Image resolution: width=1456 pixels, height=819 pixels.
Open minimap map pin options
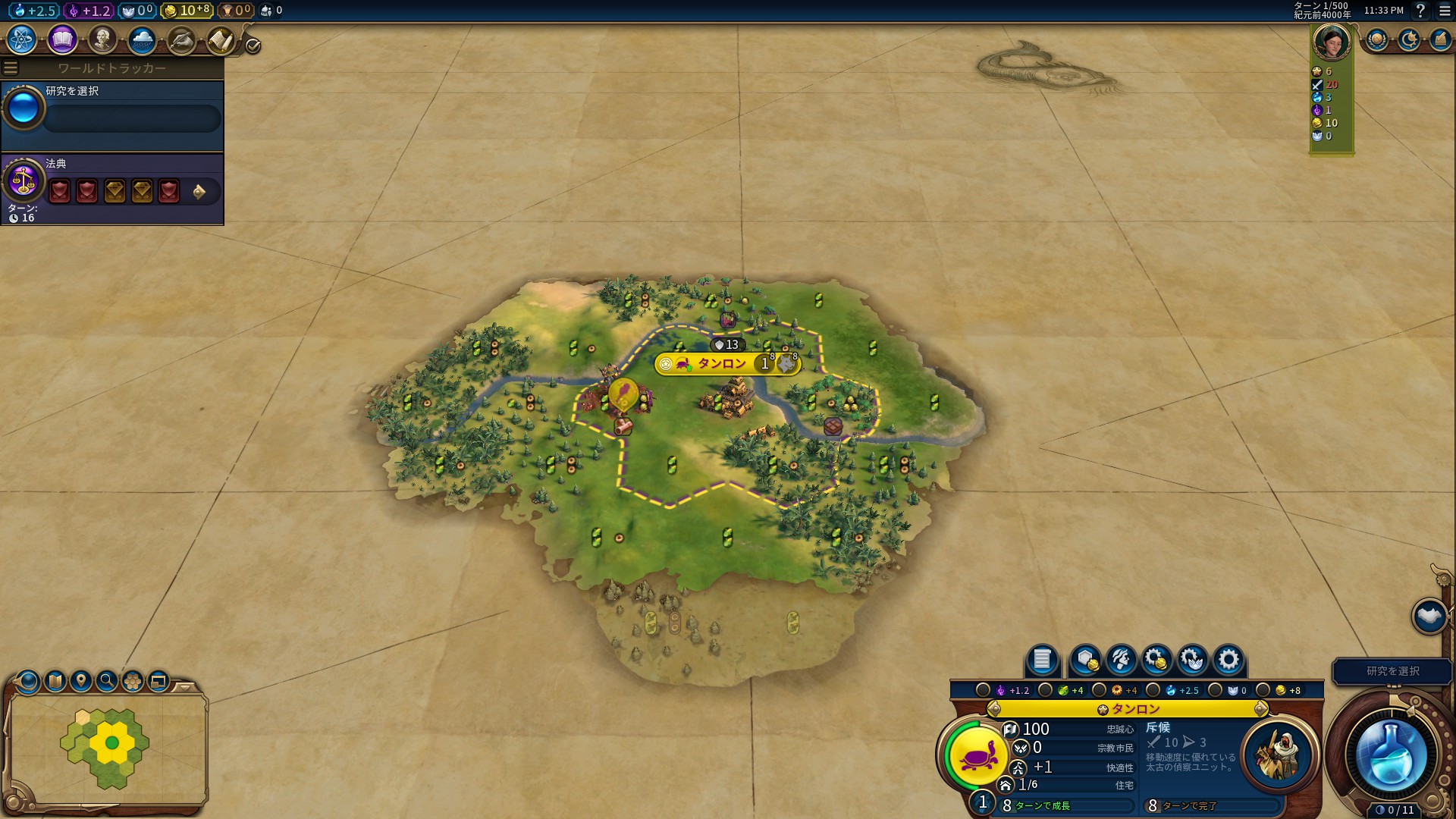81,681
